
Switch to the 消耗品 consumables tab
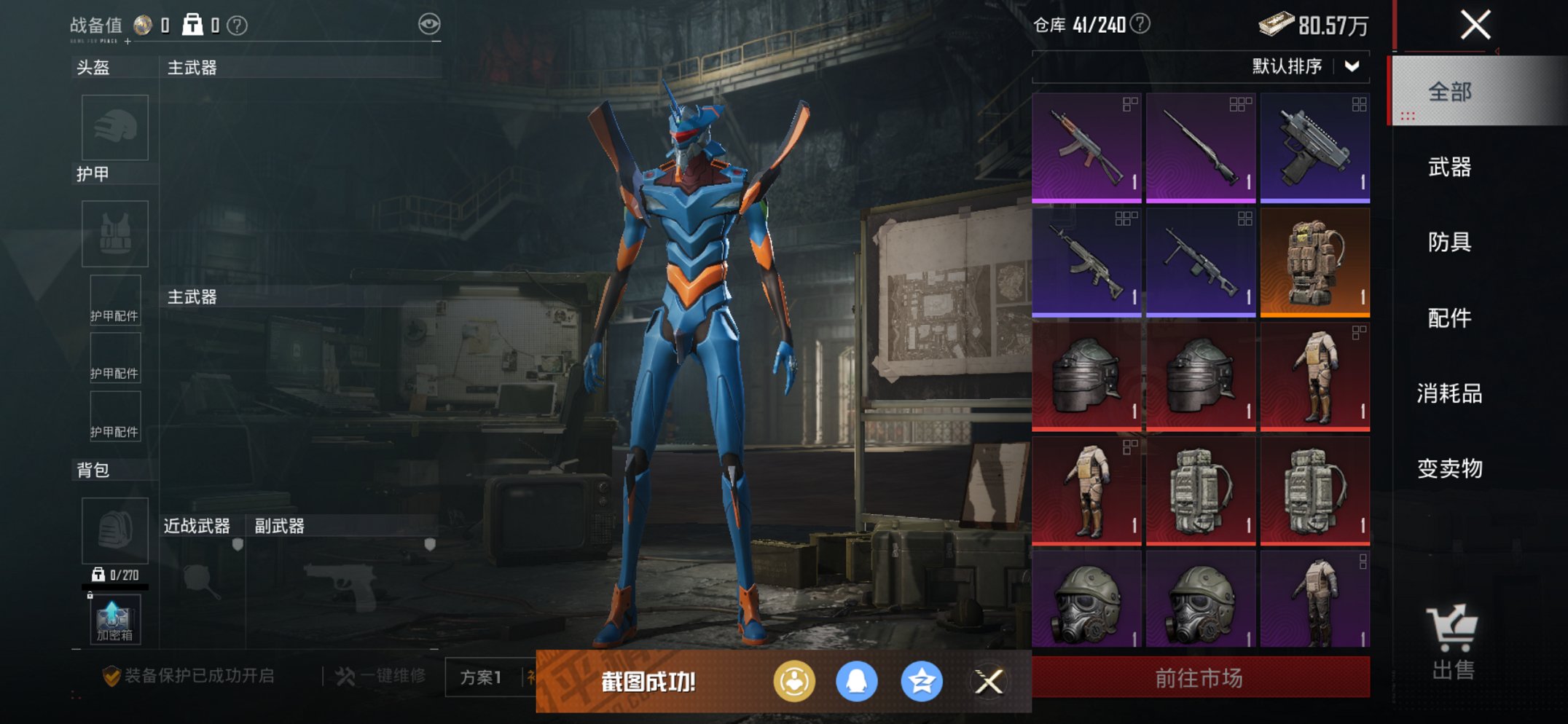(1450, 393)
